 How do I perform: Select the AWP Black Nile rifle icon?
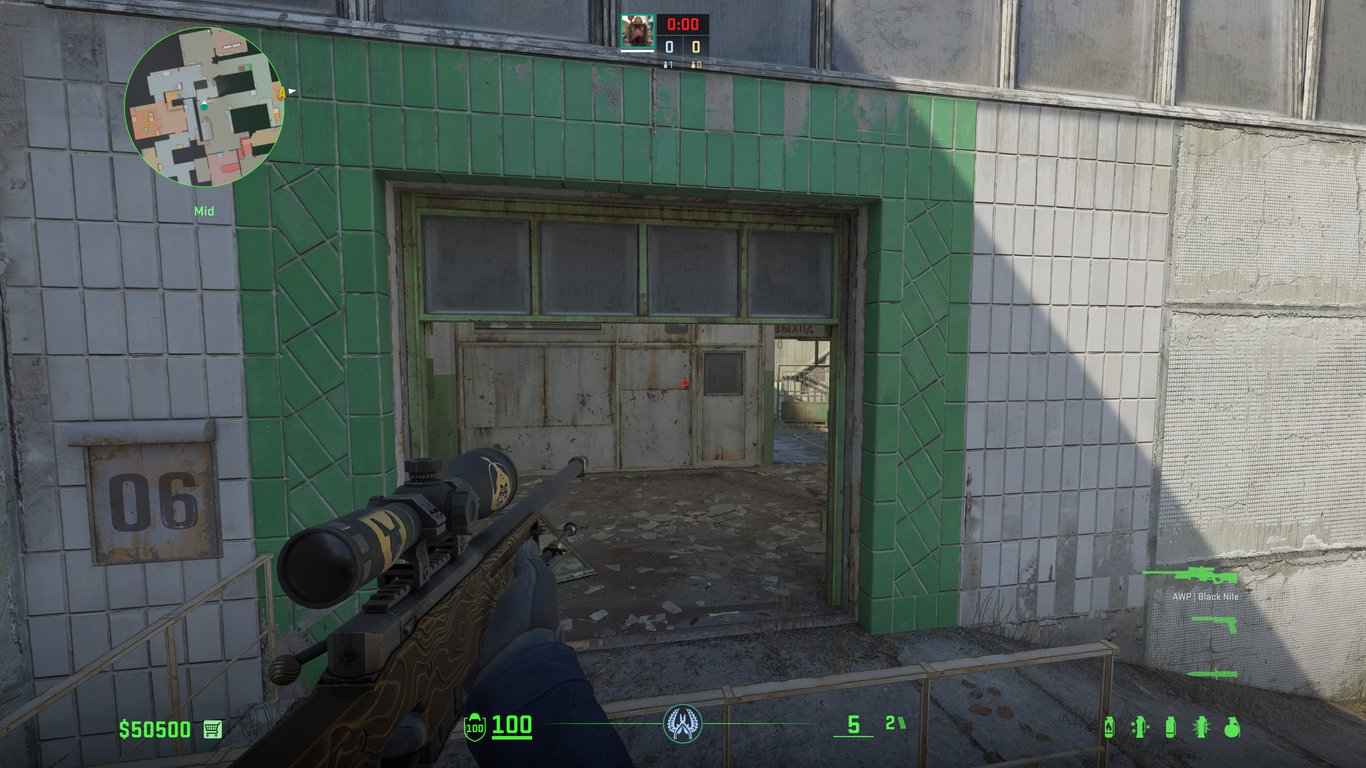[x=1190, y=576]
